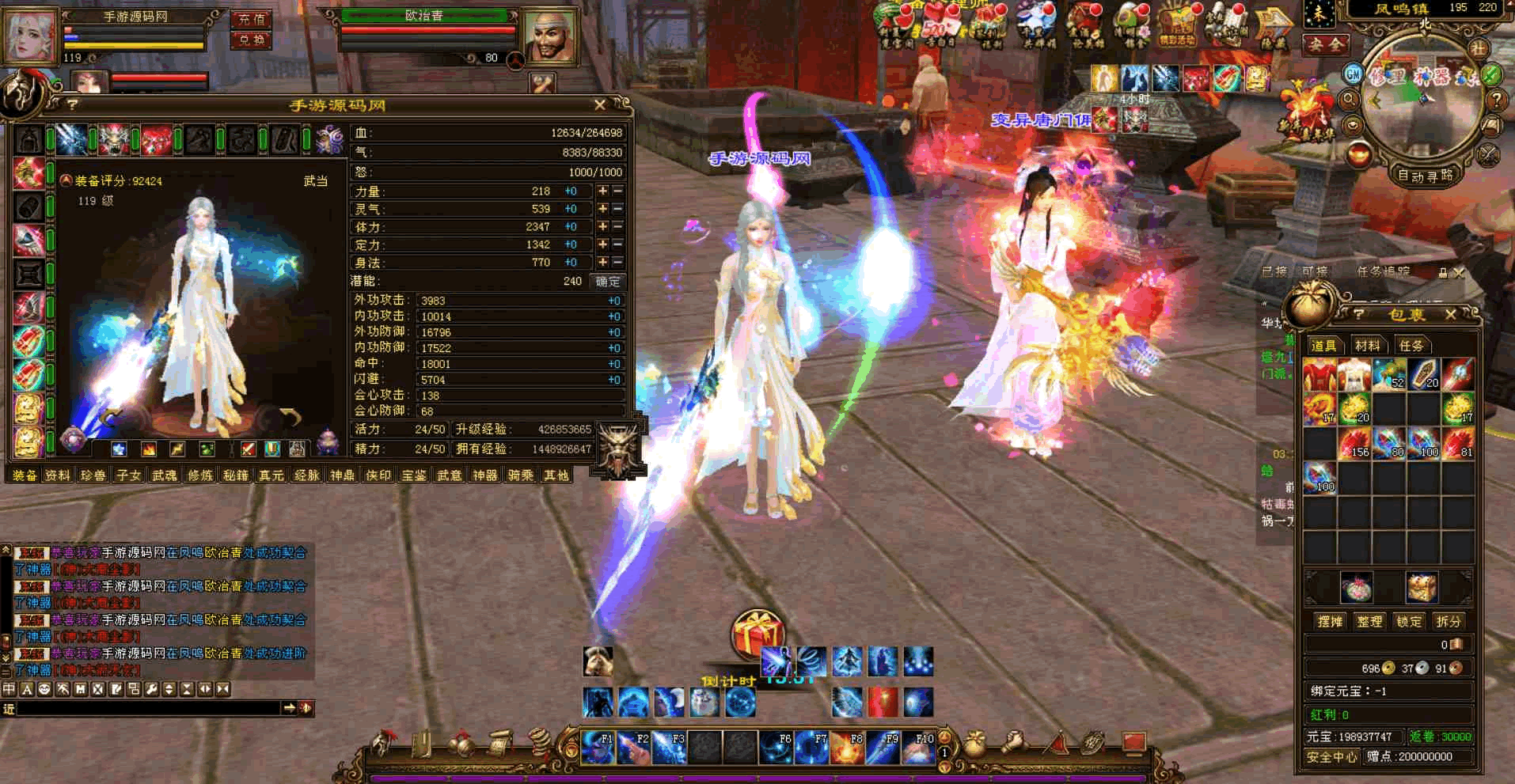Open the 安全中心 security center
Image resolution: width=1515 pixels, height=784 pixels.
click(x=1331, y=757)
